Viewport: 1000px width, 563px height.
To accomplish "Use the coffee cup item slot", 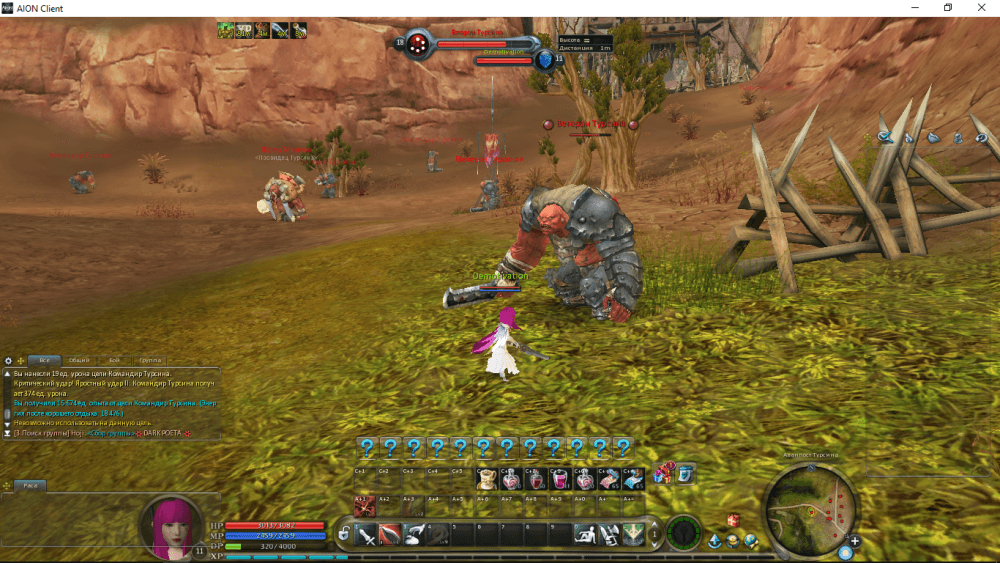I will (488, 480).
